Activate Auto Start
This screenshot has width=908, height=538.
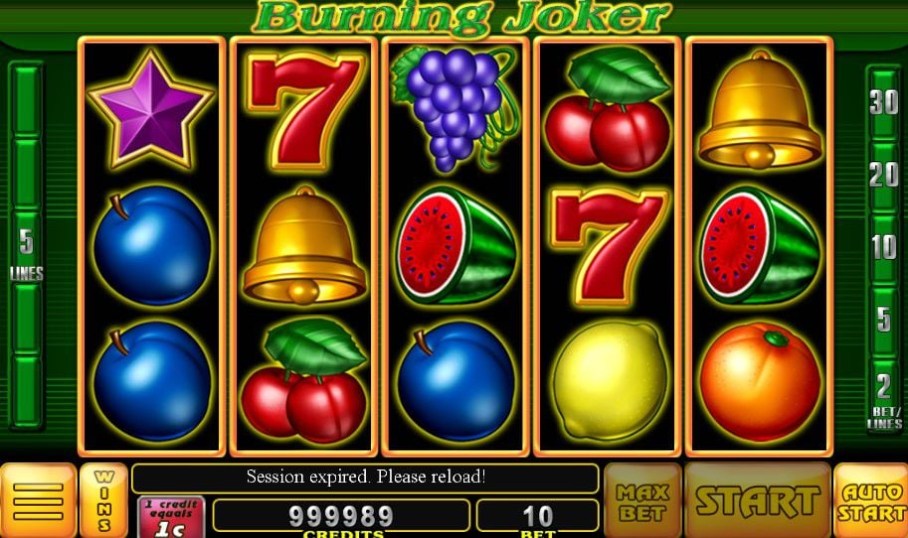[x=870, y=500]
